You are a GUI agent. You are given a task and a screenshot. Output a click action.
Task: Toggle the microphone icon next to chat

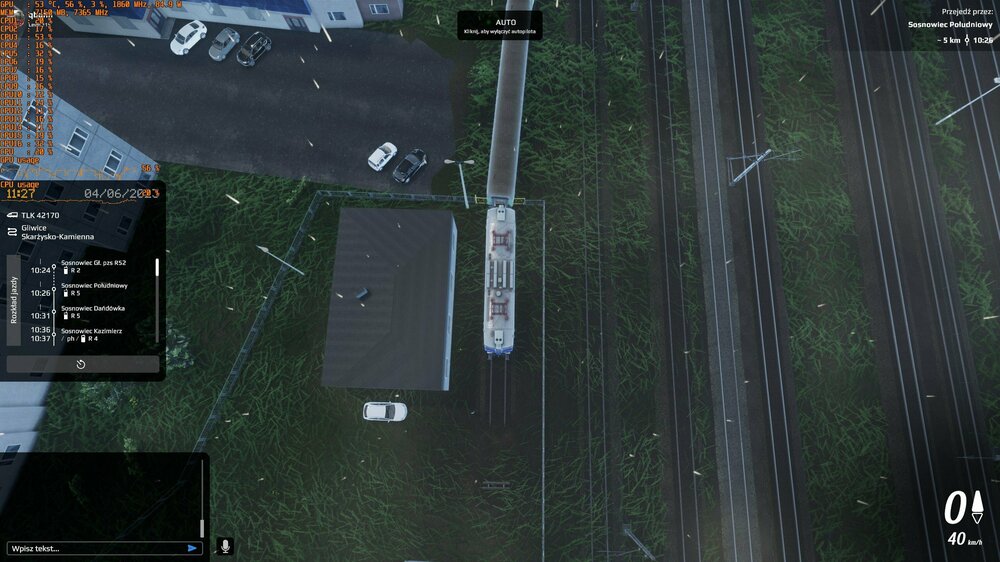tap(225, 546)
